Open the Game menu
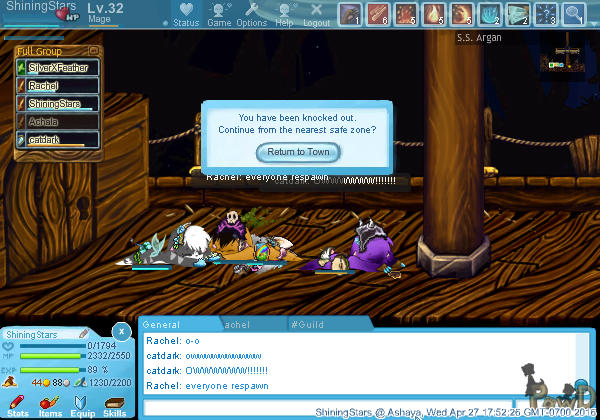The height and width of the screenshot is (420, 600). [x=219, y=15]
